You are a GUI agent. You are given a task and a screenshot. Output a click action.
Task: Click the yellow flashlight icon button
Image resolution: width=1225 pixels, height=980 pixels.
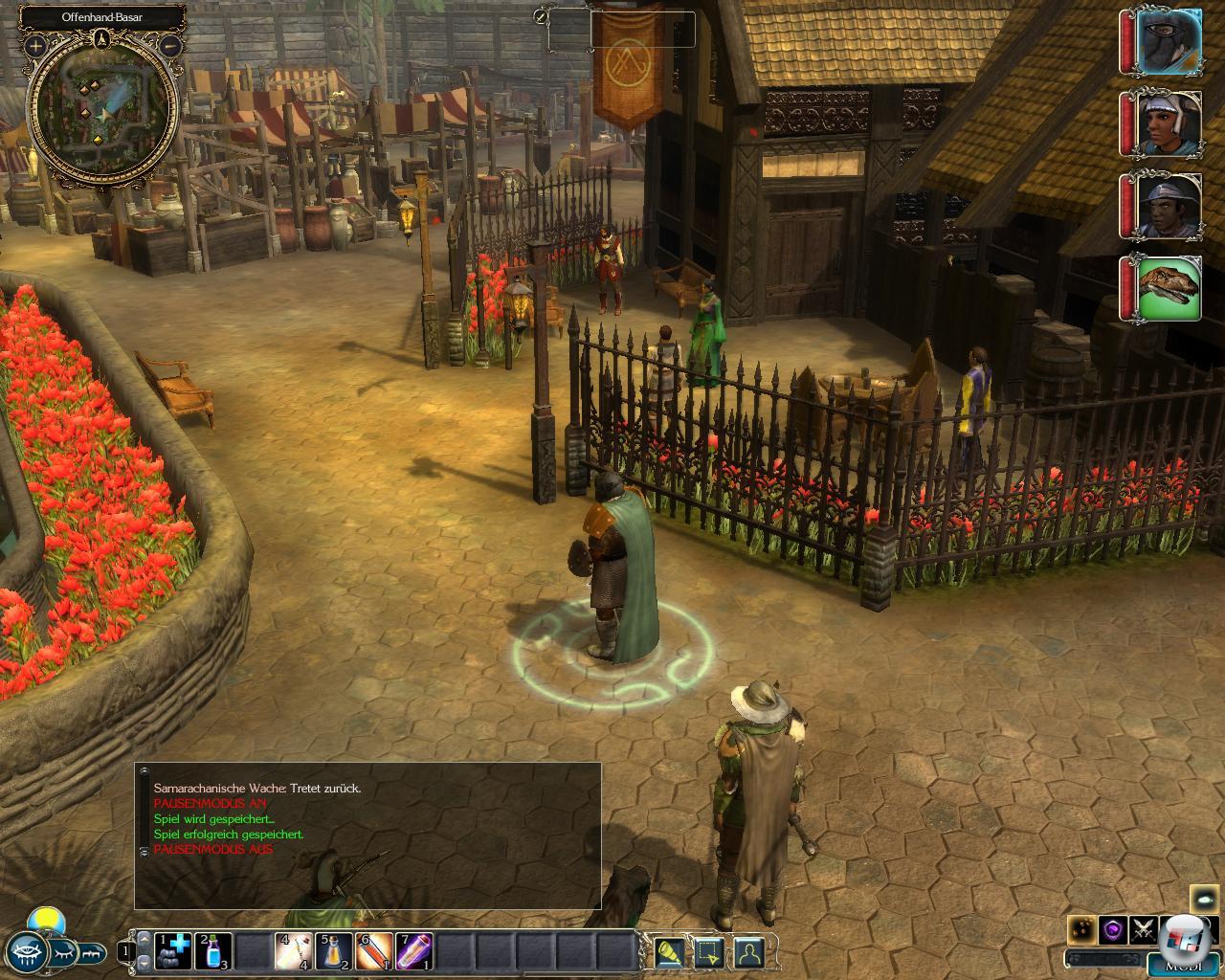click(x=669, y=952)
